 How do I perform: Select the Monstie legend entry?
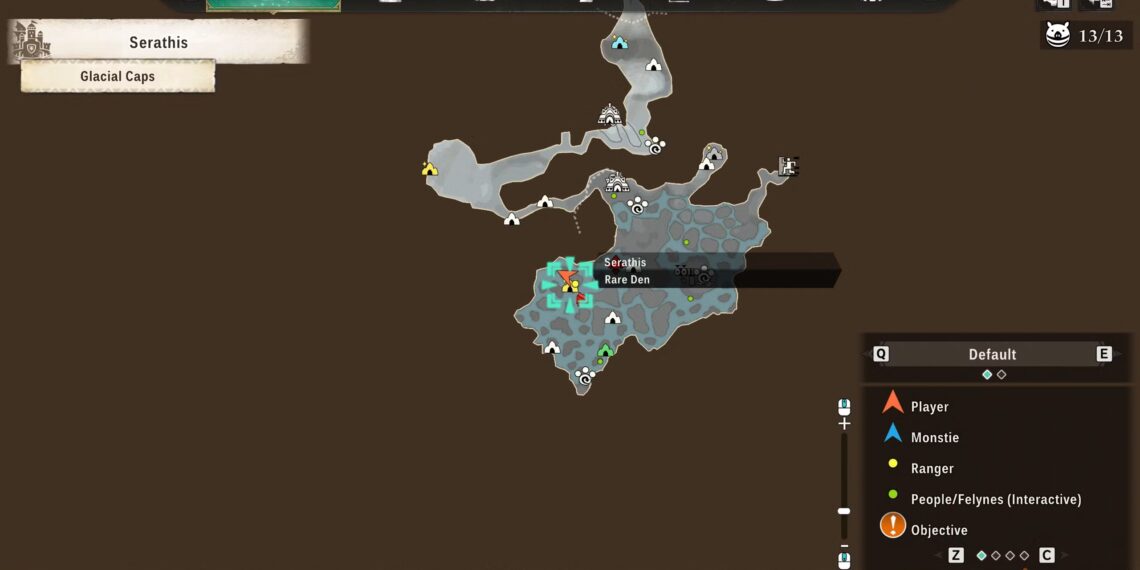934,438
